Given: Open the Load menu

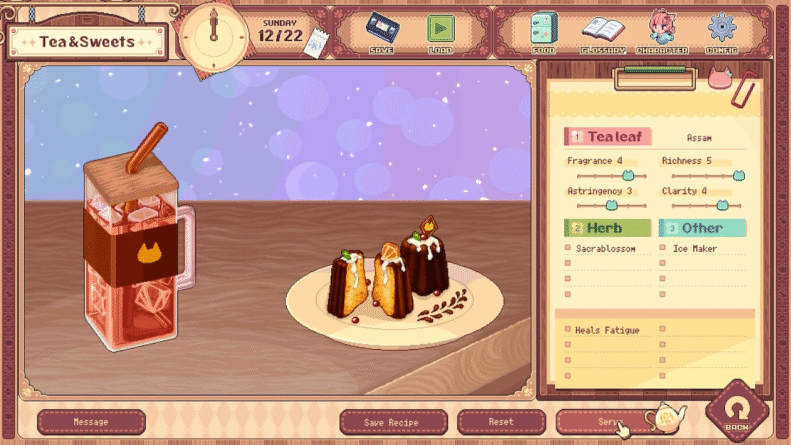Looking at the screenshot, I should 440,32.
